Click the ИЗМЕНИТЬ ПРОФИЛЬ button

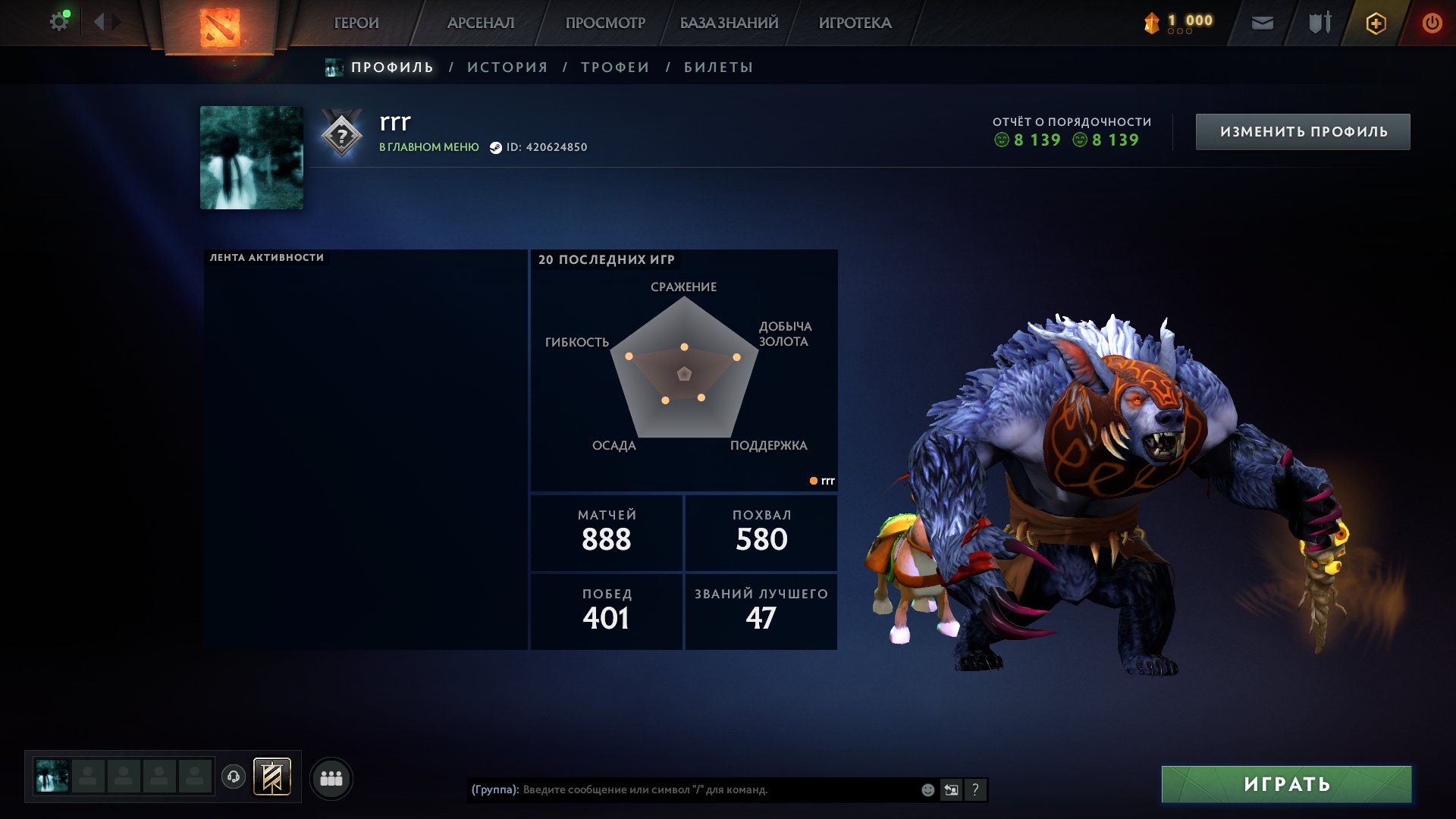[x=1303, y=132]
